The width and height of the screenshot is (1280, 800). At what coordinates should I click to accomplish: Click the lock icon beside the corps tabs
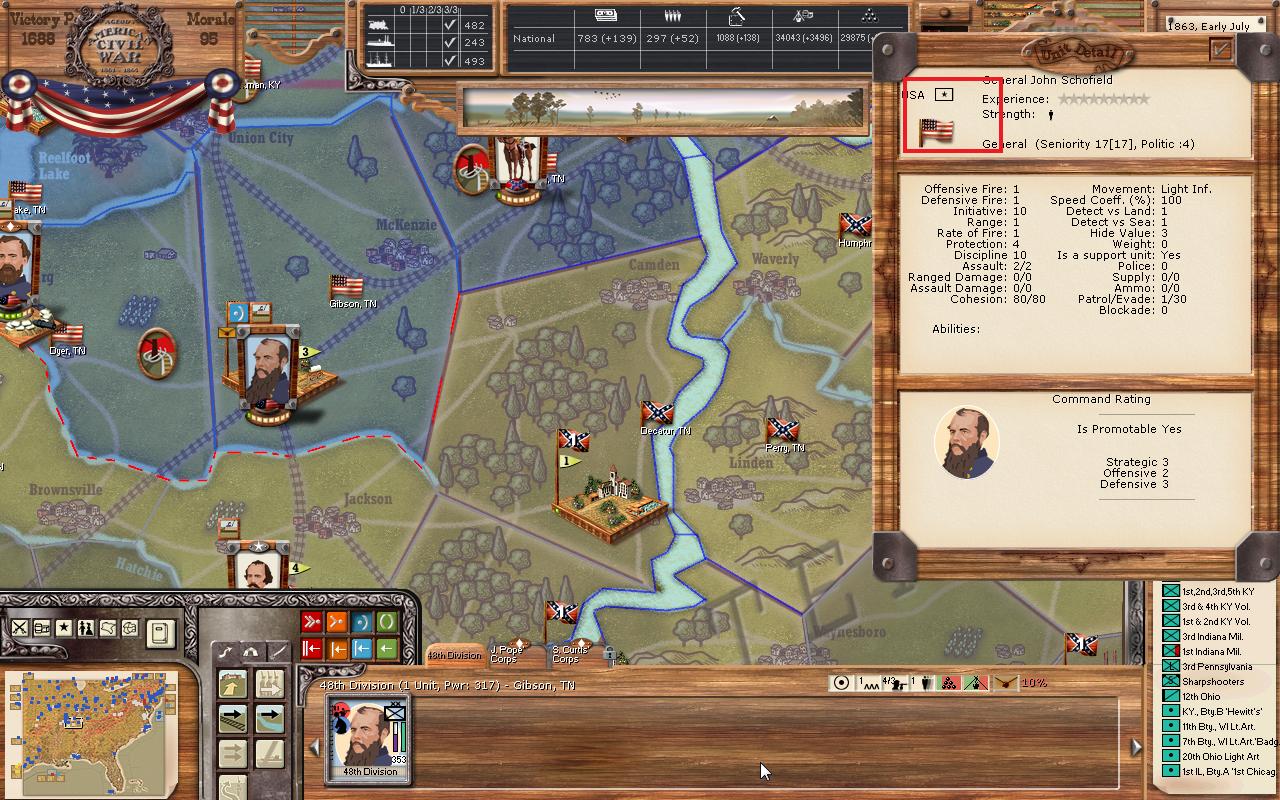tap(609, 655)
